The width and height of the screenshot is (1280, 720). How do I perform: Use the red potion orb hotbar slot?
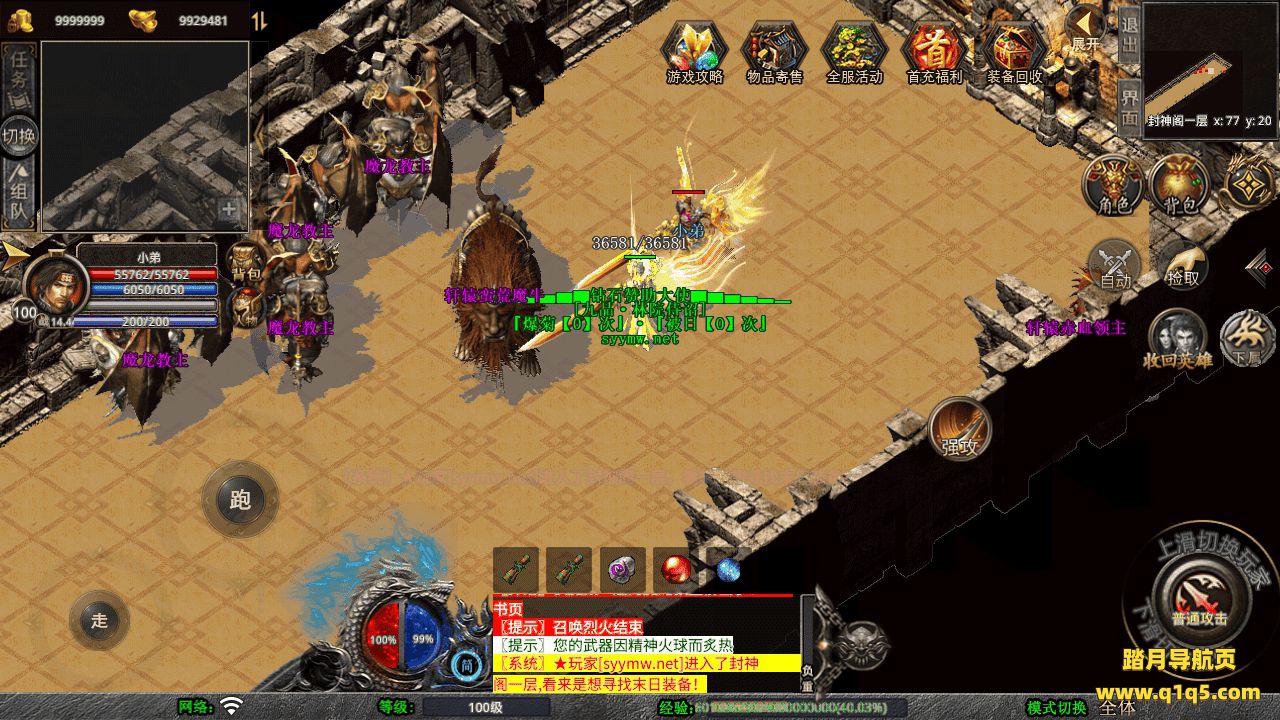pos(676,570)
